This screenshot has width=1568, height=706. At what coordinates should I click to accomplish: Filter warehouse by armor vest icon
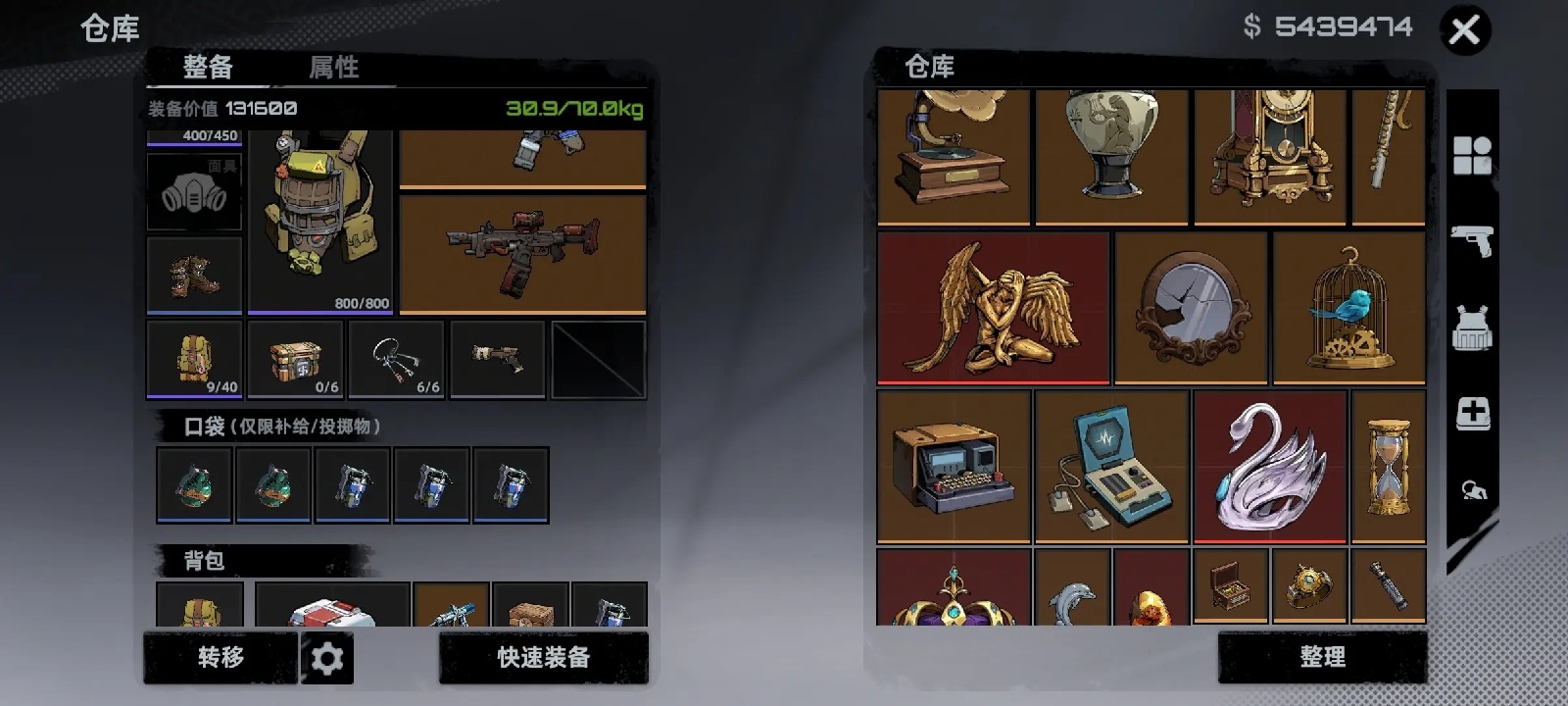point(1472,328)
